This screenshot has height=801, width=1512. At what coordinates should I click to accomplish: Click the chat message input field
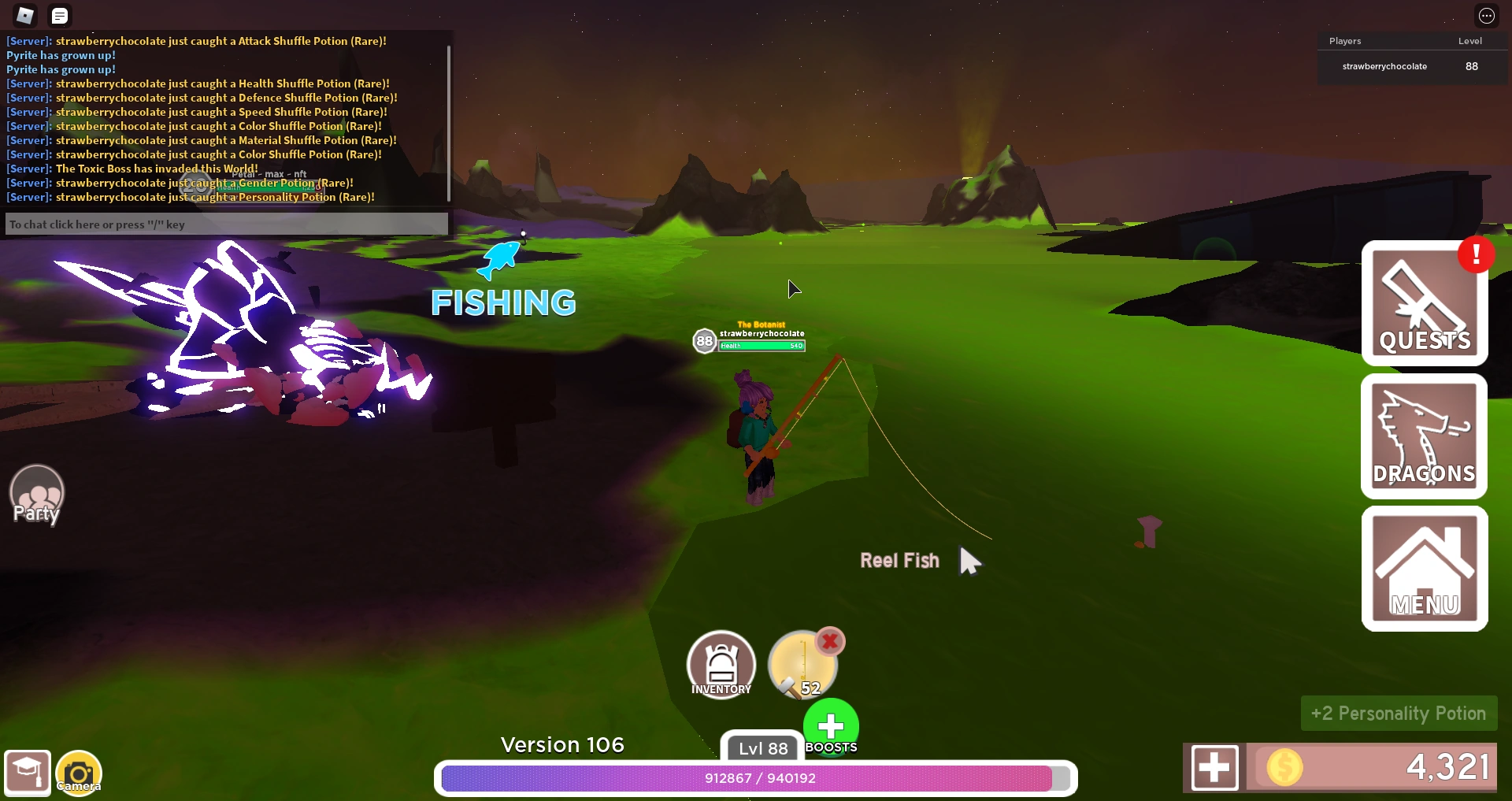[x=226, y=224]
